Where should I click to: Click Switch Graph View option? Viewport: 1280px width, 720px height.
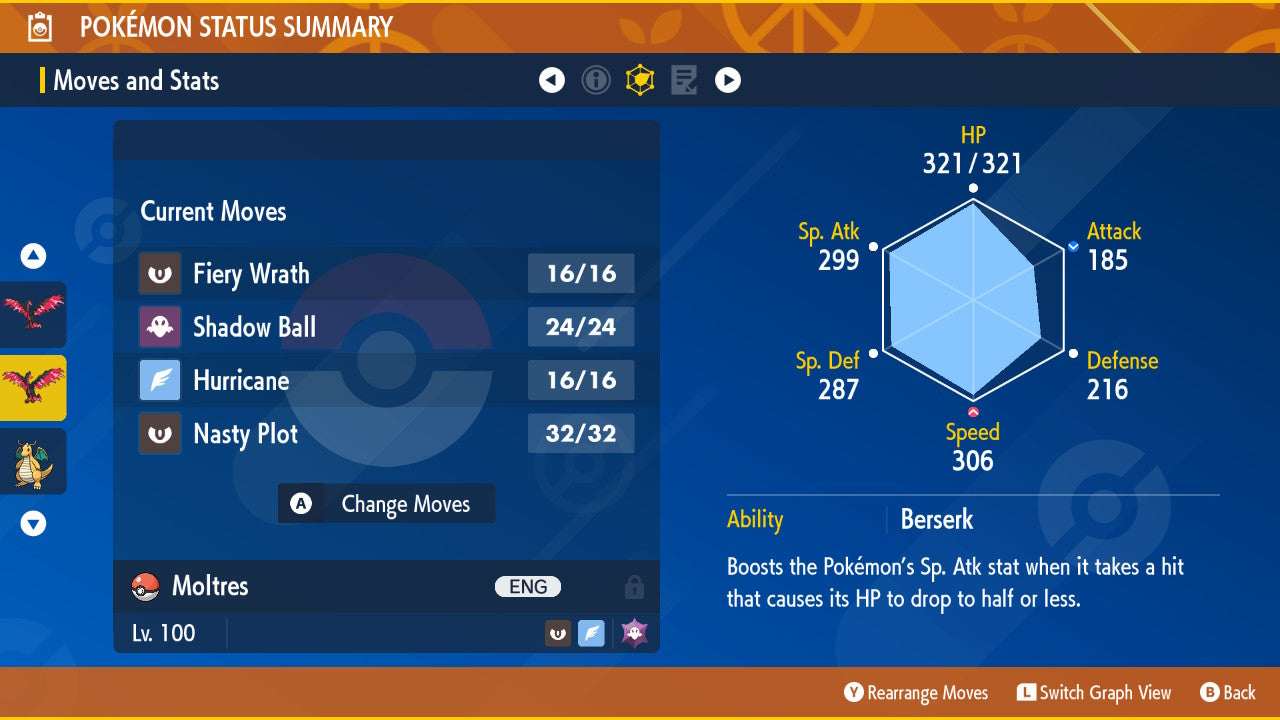tap(1094, 693)
